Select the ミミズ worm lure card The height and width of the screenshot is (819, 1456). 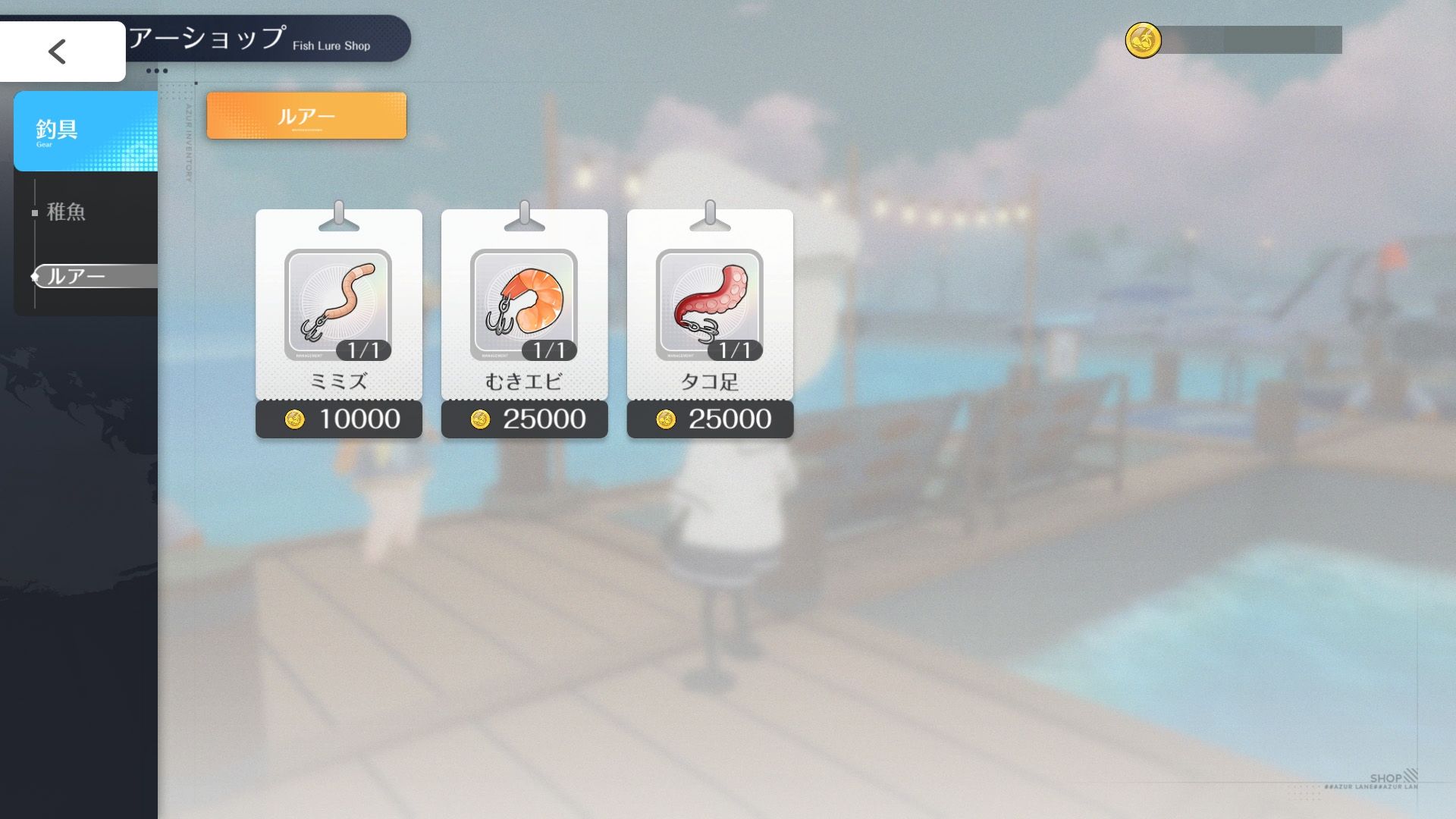(x=338, y=305)
